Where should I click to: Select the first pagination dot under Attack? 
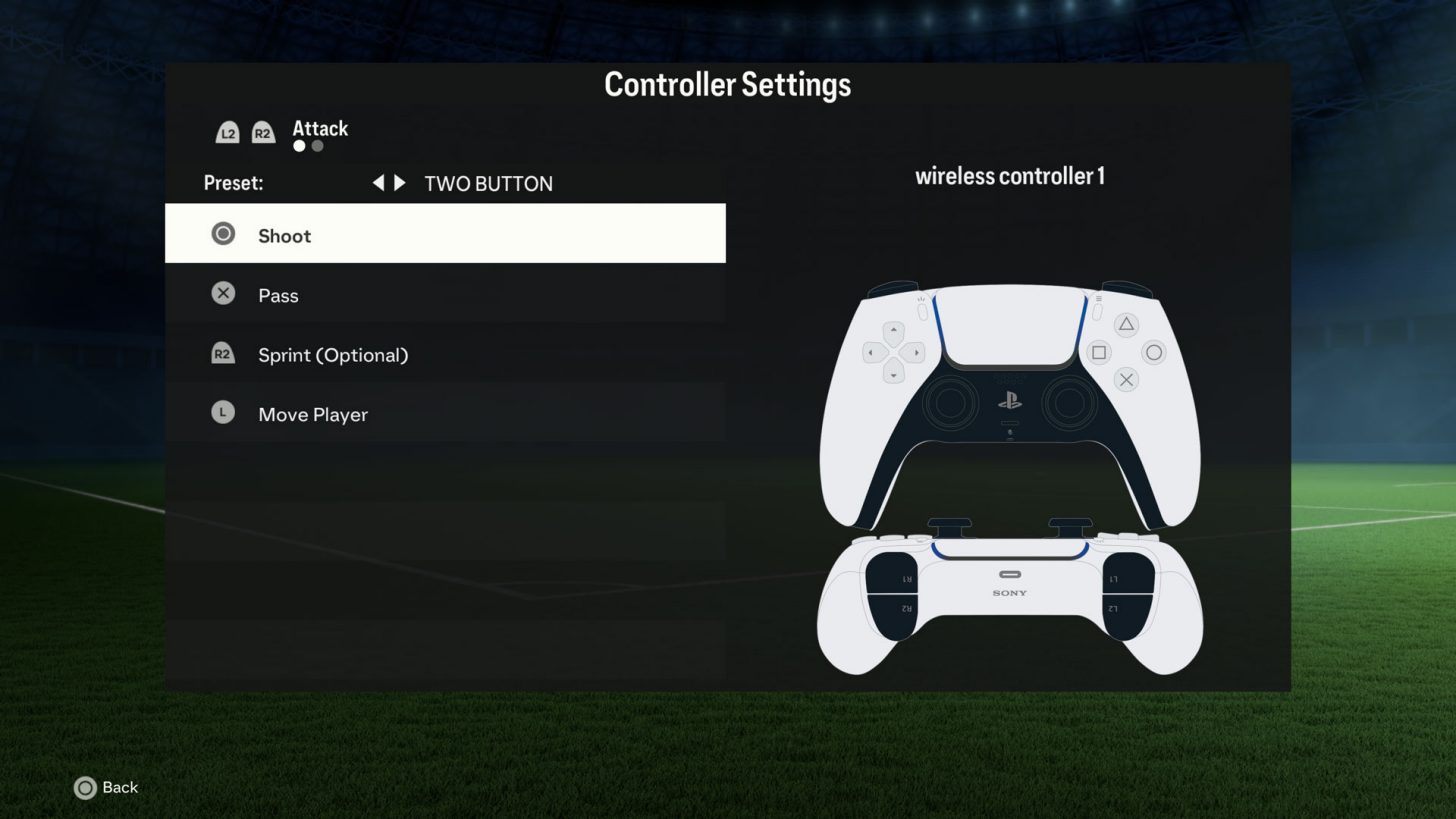pos(298,145)
